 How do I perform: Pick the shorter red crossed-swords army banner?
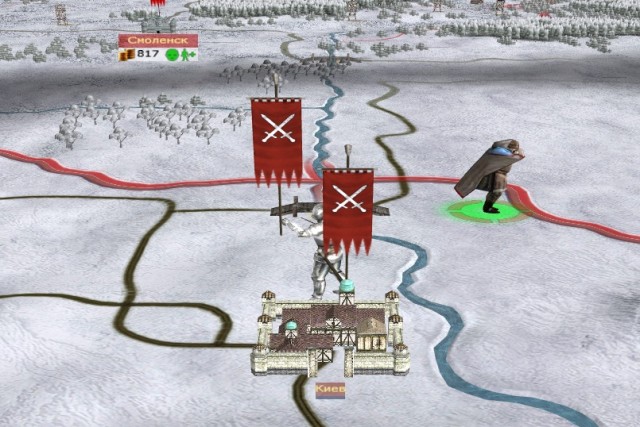pos(348,208)
